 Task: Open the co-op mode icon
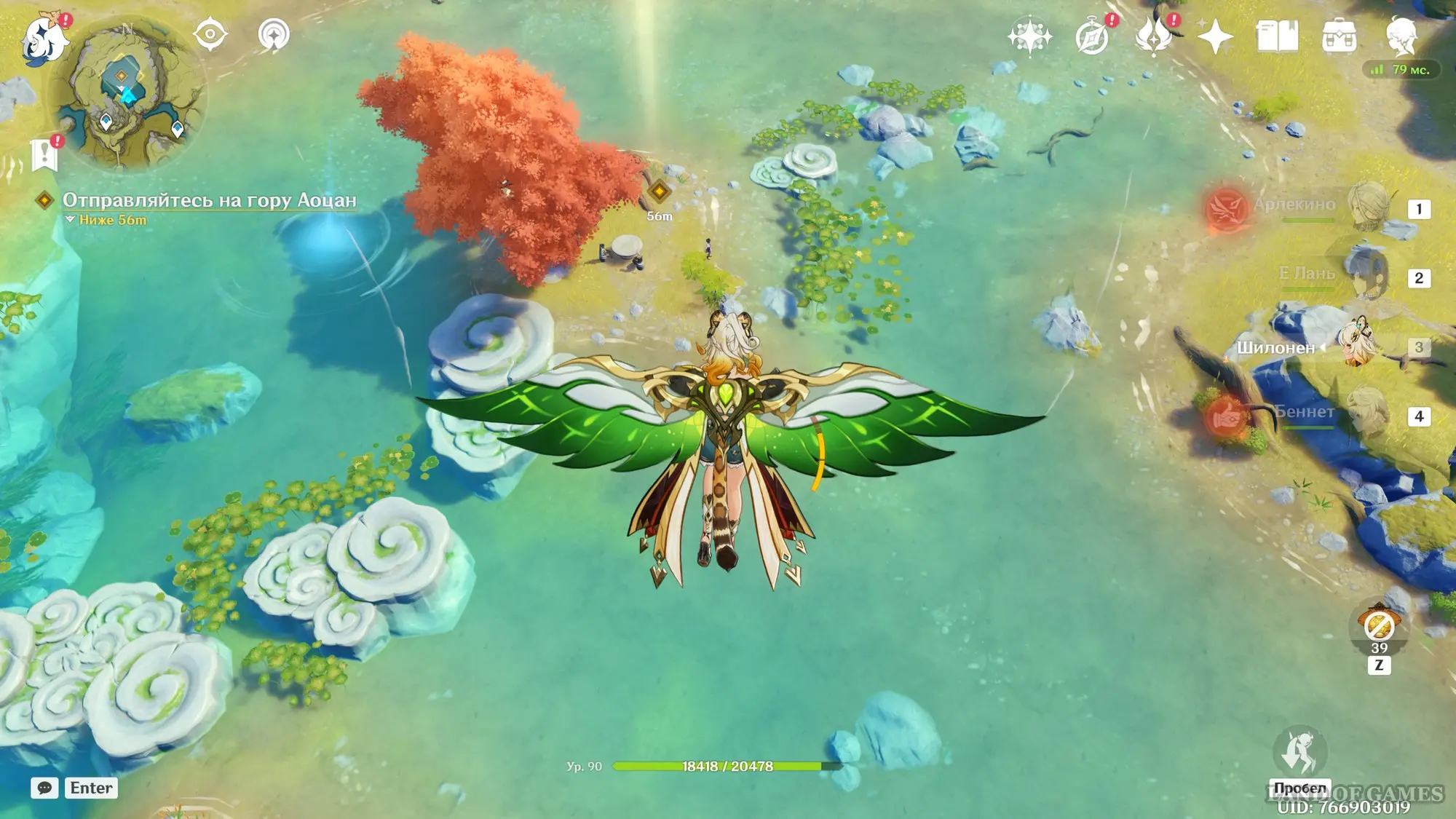coord(274,35)
